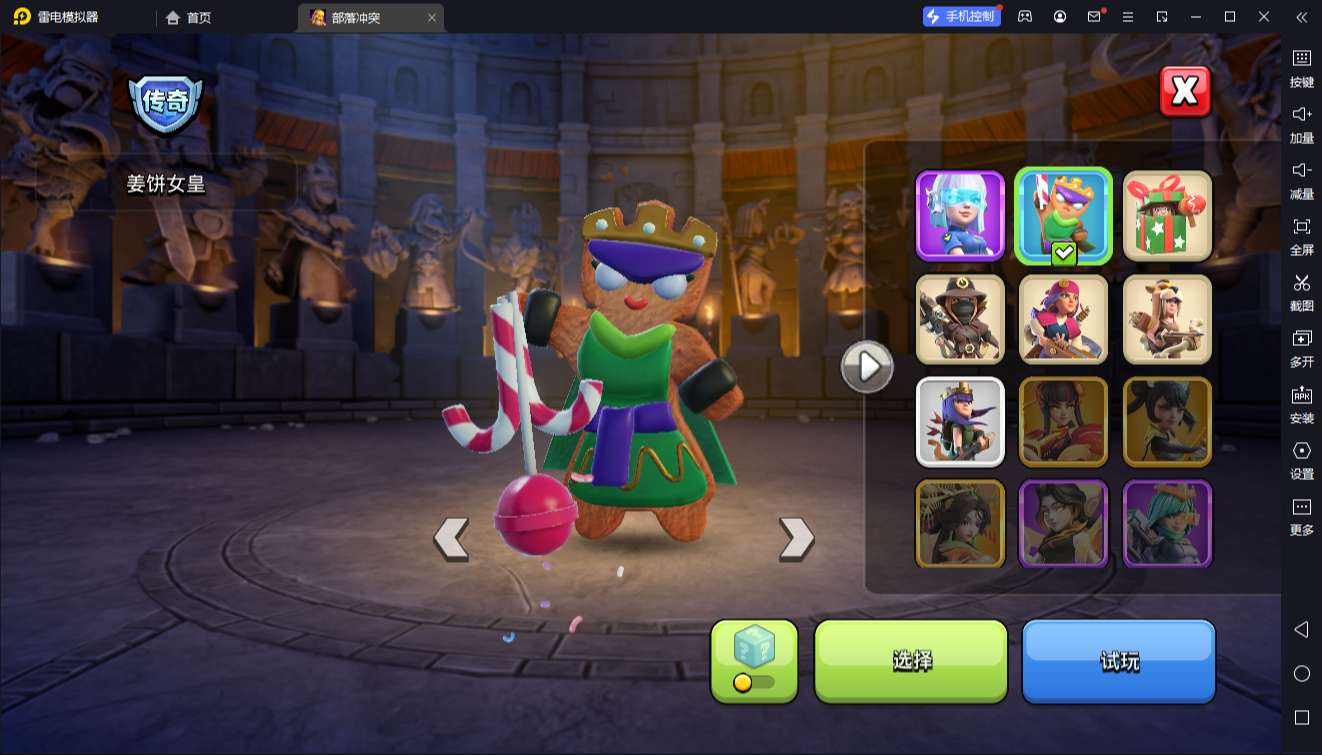Click the round play arrow beside skin grid
1322x755 pixels.
coord(867,367)
